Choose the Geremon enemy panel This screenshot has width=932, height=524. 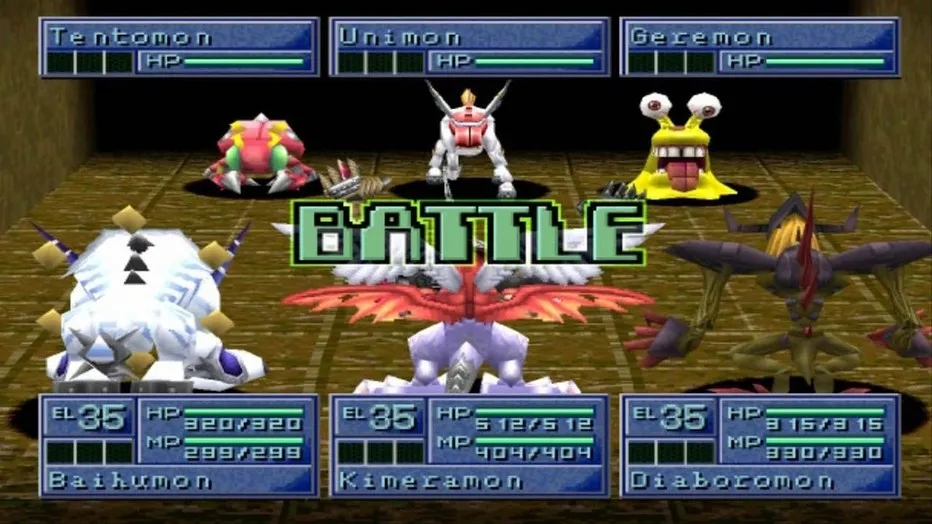pyautogui.click(x=759, y=47)
